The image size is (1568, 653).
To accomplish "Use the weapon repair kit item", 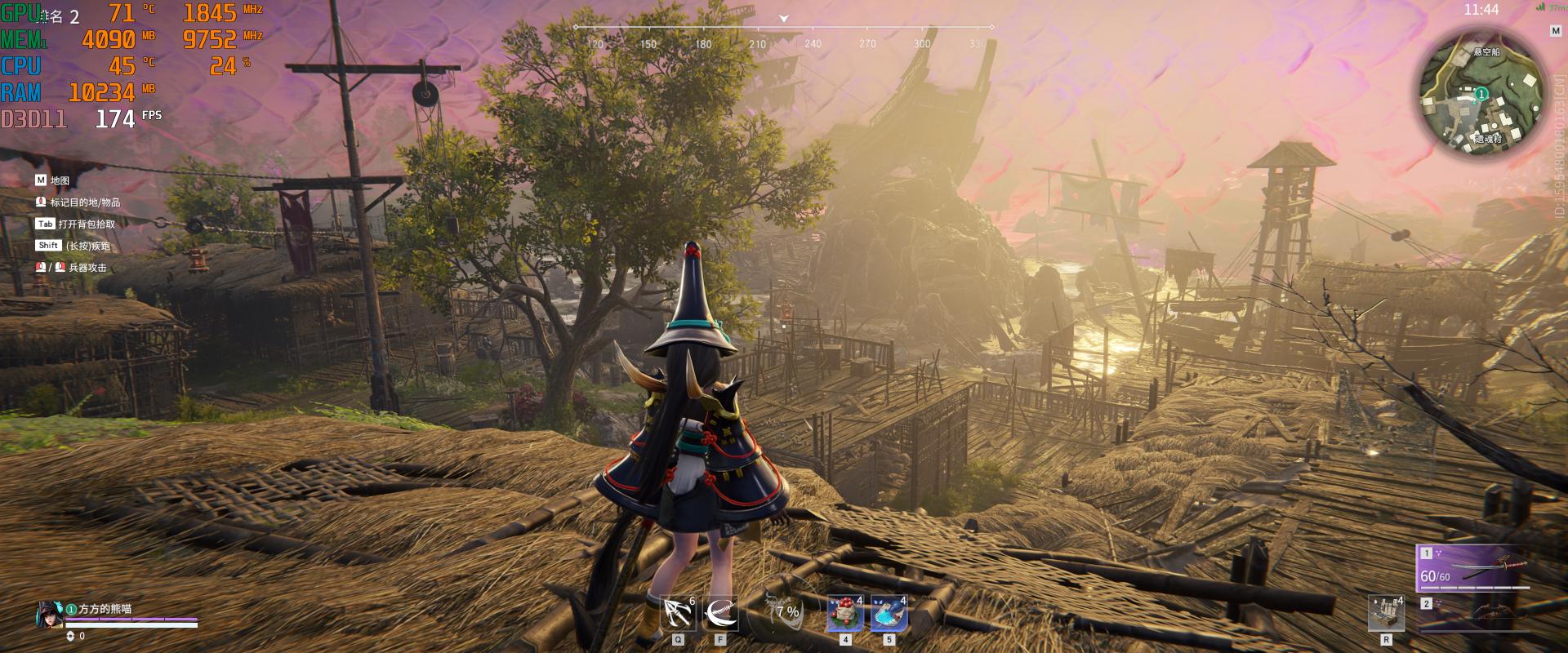I will point(1386,613).
